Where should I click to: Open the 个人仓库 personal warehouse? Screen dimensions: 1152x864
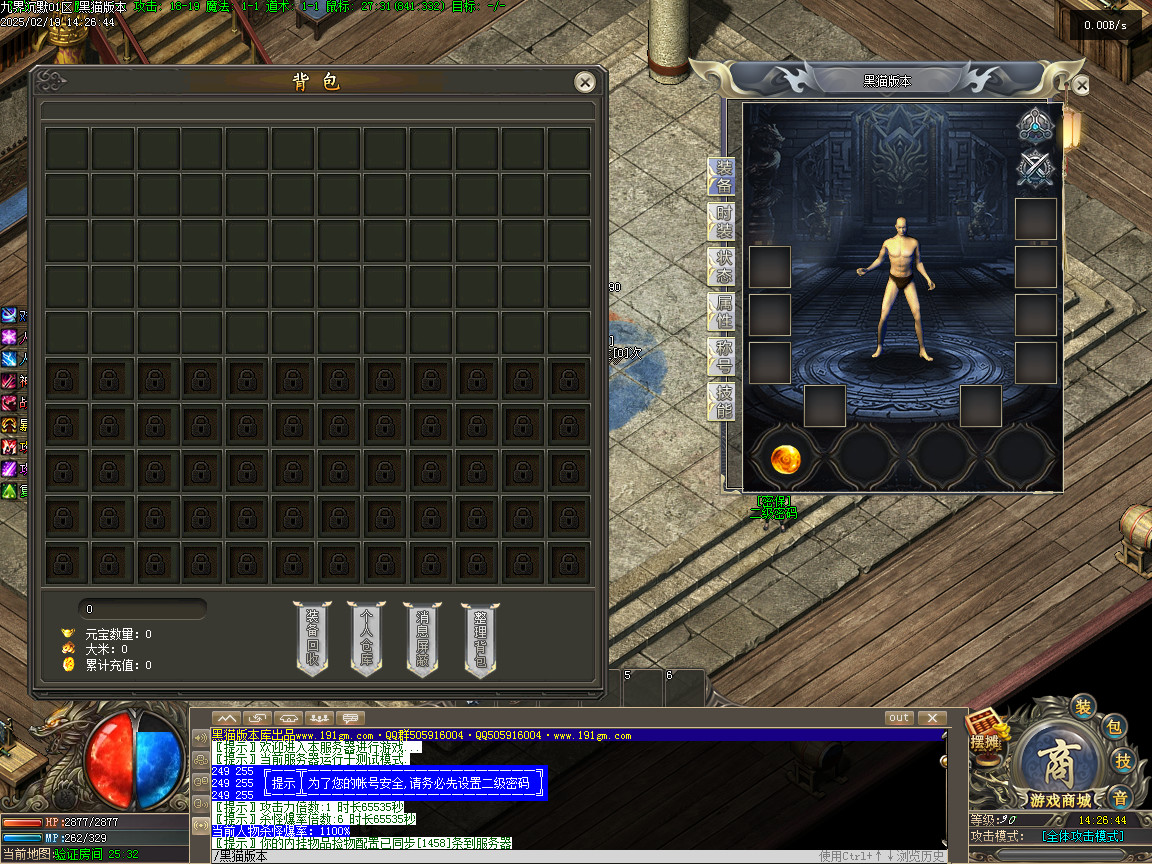[x=367, y=638]
